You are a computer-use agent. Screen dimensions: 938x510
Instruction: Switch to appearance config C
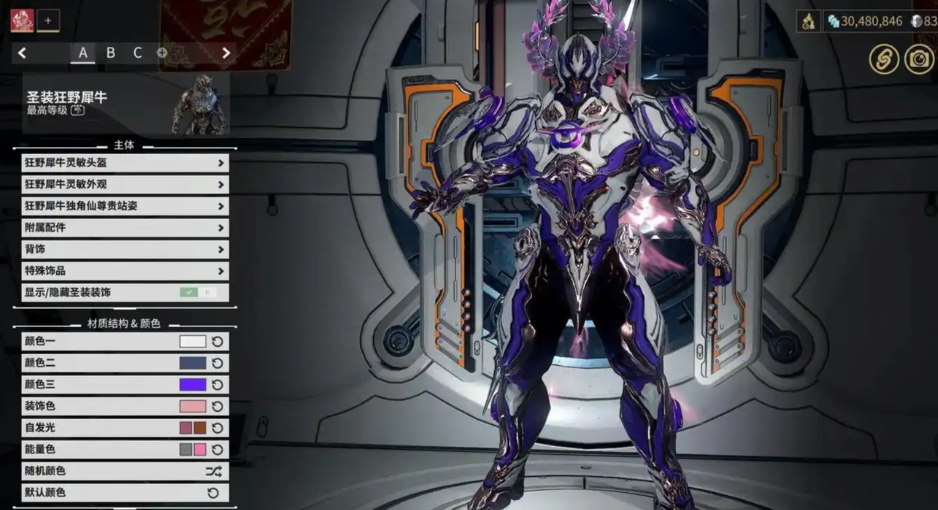coord(137,53)
